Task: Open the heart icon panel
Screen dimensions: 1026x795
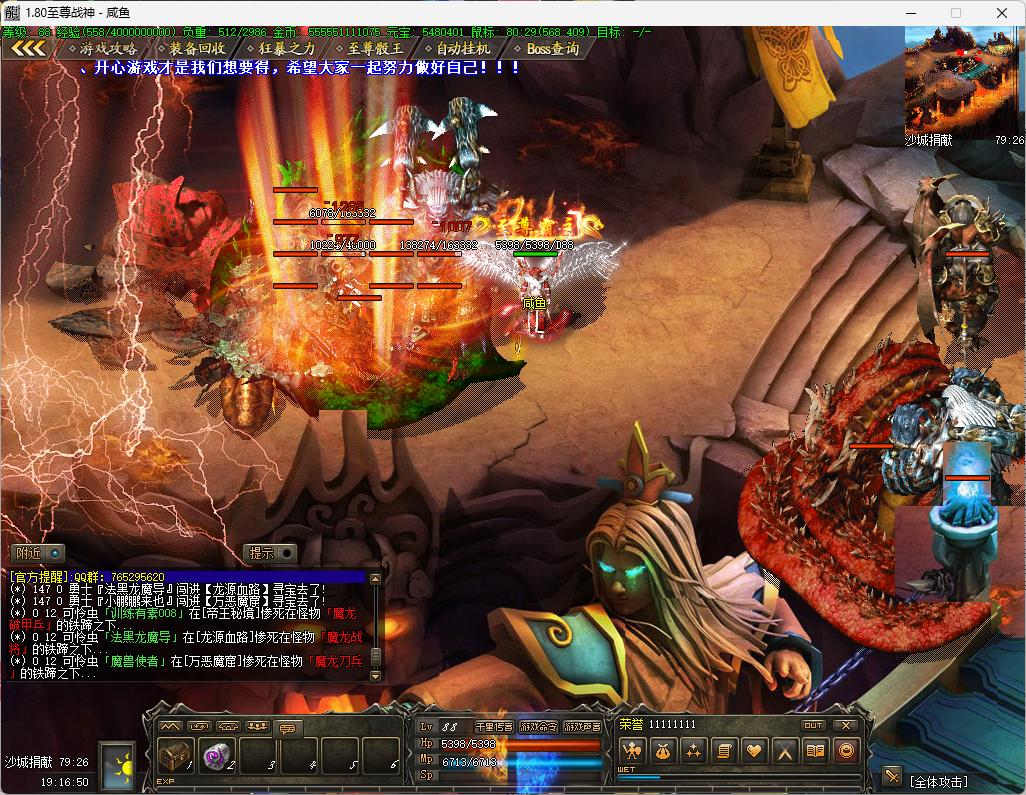Action: (x=755, y=750)
